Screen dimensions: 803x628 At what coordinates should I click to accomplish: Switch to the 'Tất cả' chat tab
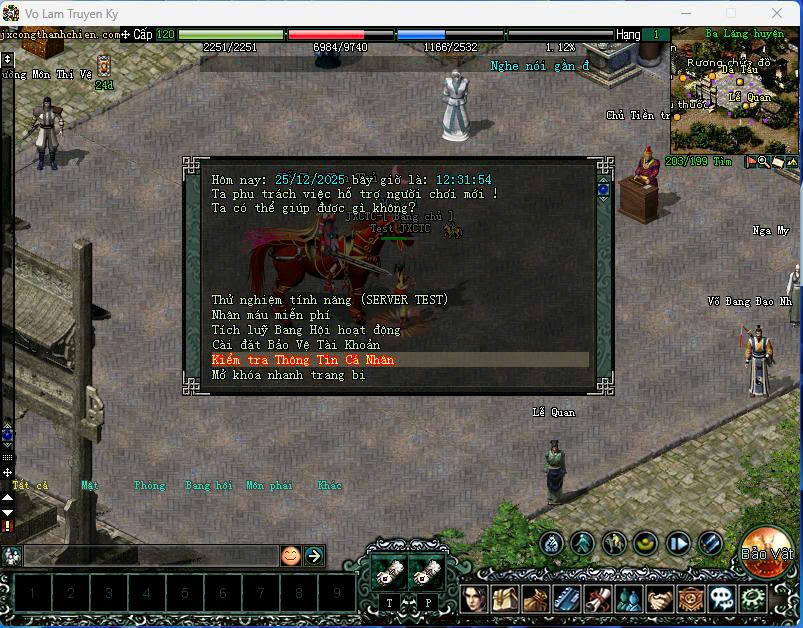(x=30, y=486)
